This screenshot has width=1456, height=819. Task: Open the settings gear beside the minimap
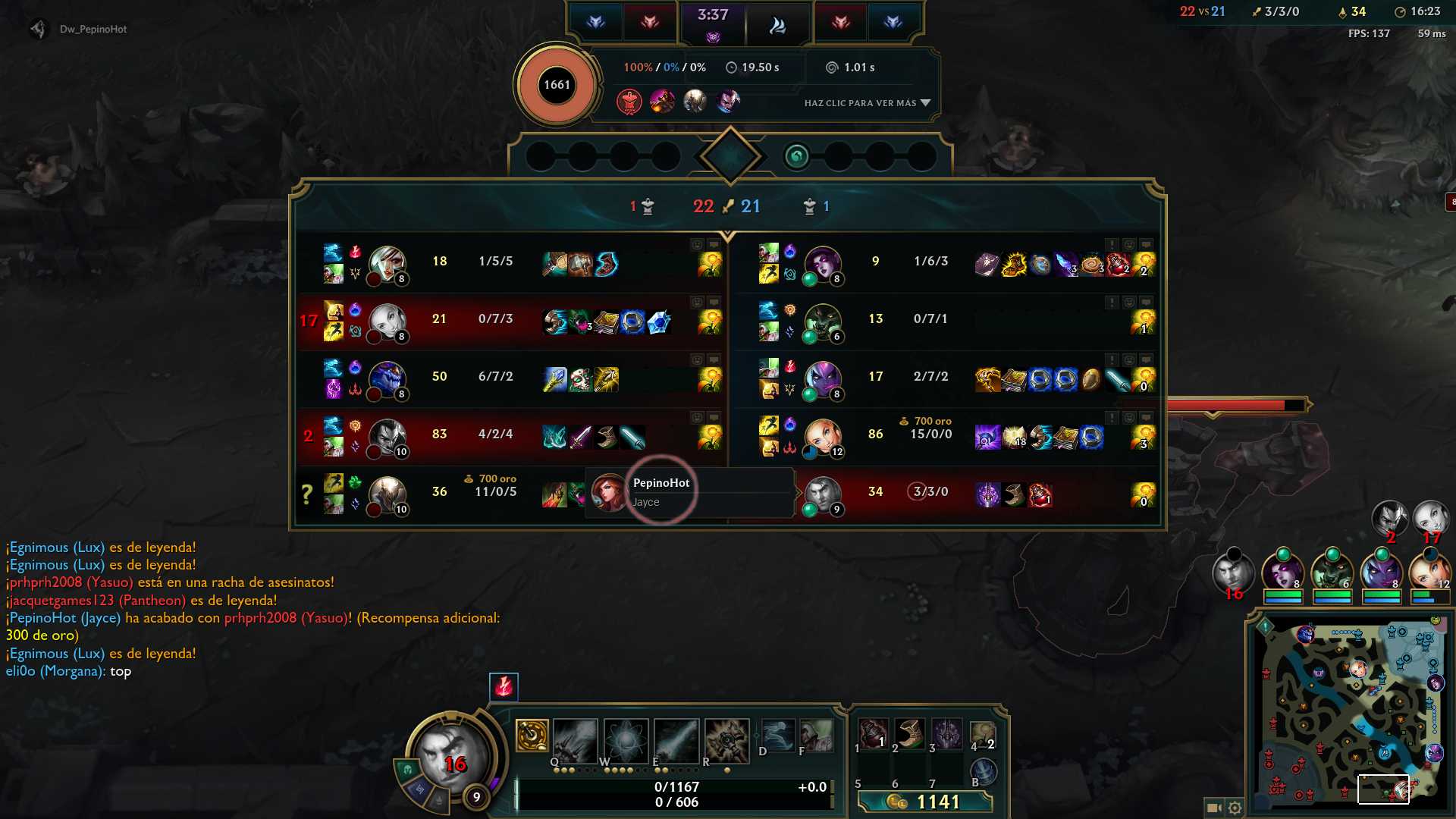[x=1235, y=808]
